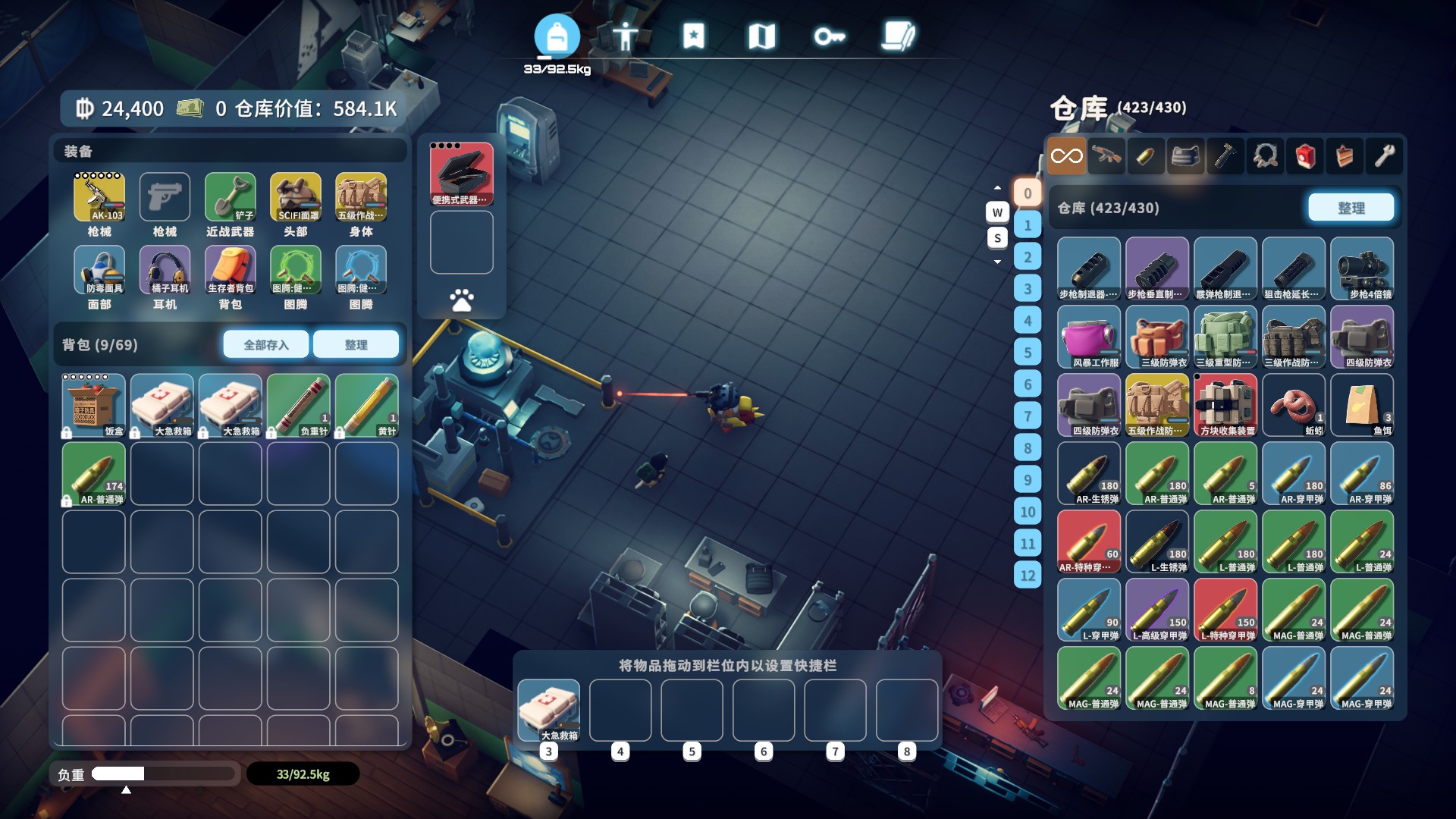
Task: Select the 大急救箱 quick-bar slot 3
Action: tap(548, 711)
